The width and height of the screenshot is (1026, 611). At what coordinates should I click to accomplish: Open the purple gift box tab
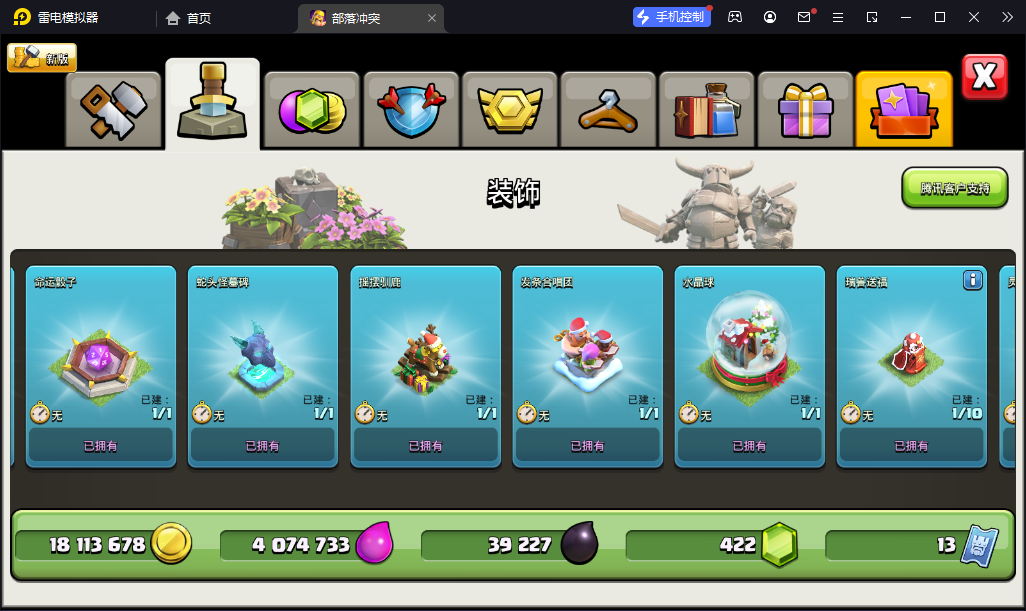point(804,109)
